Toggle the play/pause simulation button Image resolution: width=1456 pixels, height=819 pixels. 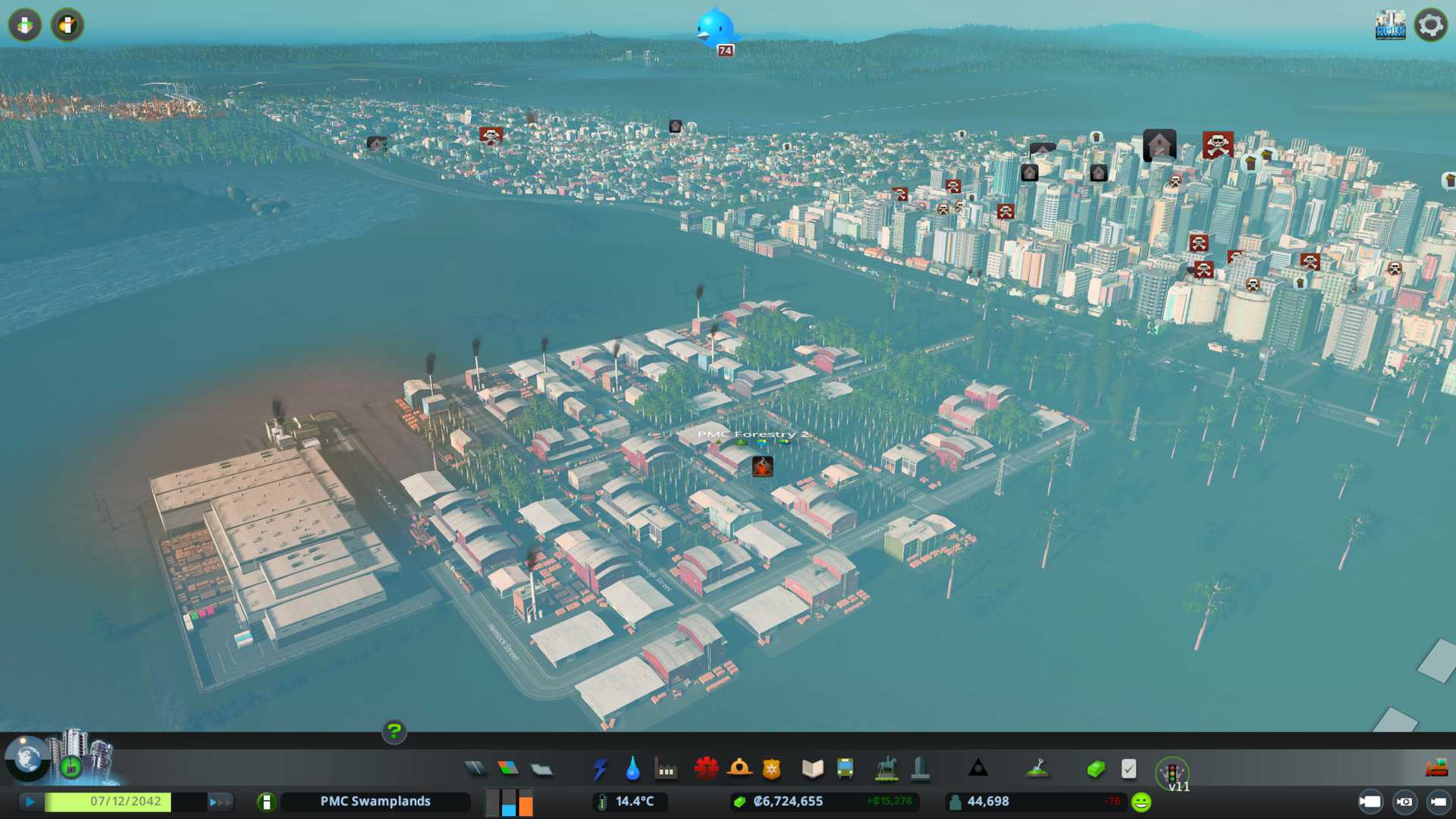coord(30,802)
